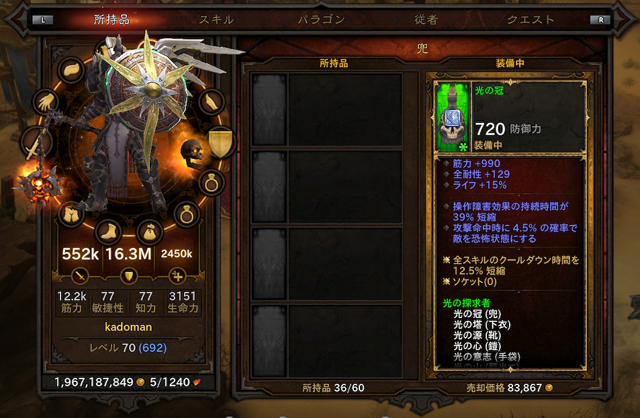Select the 所持品 tab
640x418 pixels.
(111, 19)
